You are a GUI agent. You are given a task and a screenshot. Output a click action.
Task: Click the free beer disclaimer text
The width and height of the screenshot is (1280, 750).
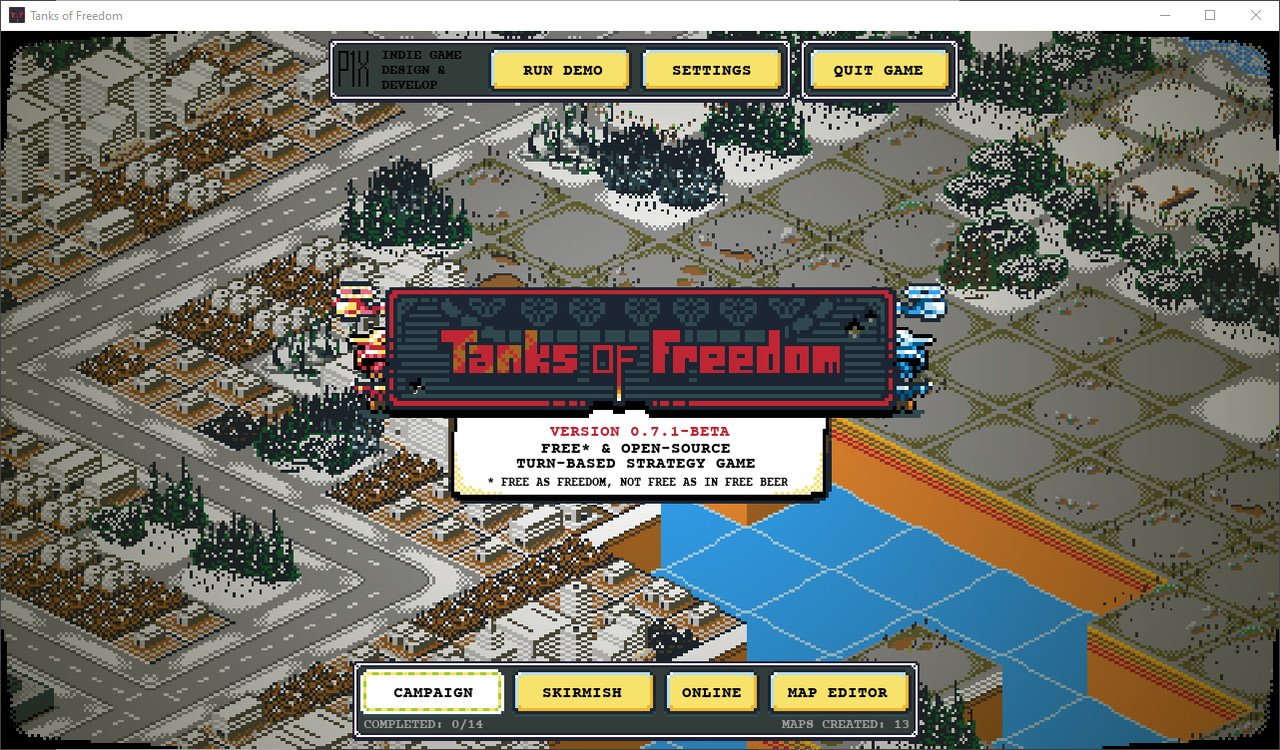click(x=639, y=481)
